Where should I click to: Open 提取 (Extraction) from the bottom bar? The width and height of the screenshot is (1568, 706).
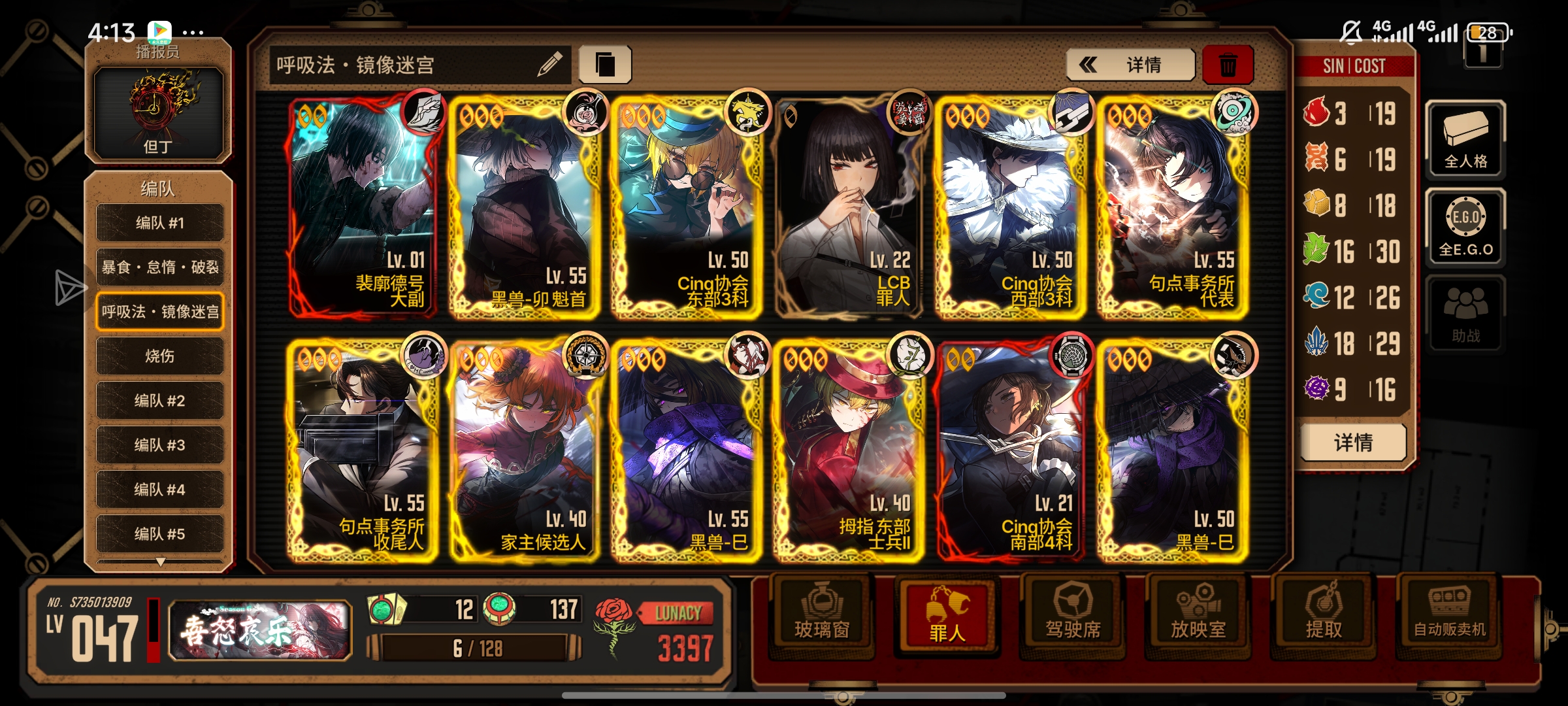(1324, 613)
